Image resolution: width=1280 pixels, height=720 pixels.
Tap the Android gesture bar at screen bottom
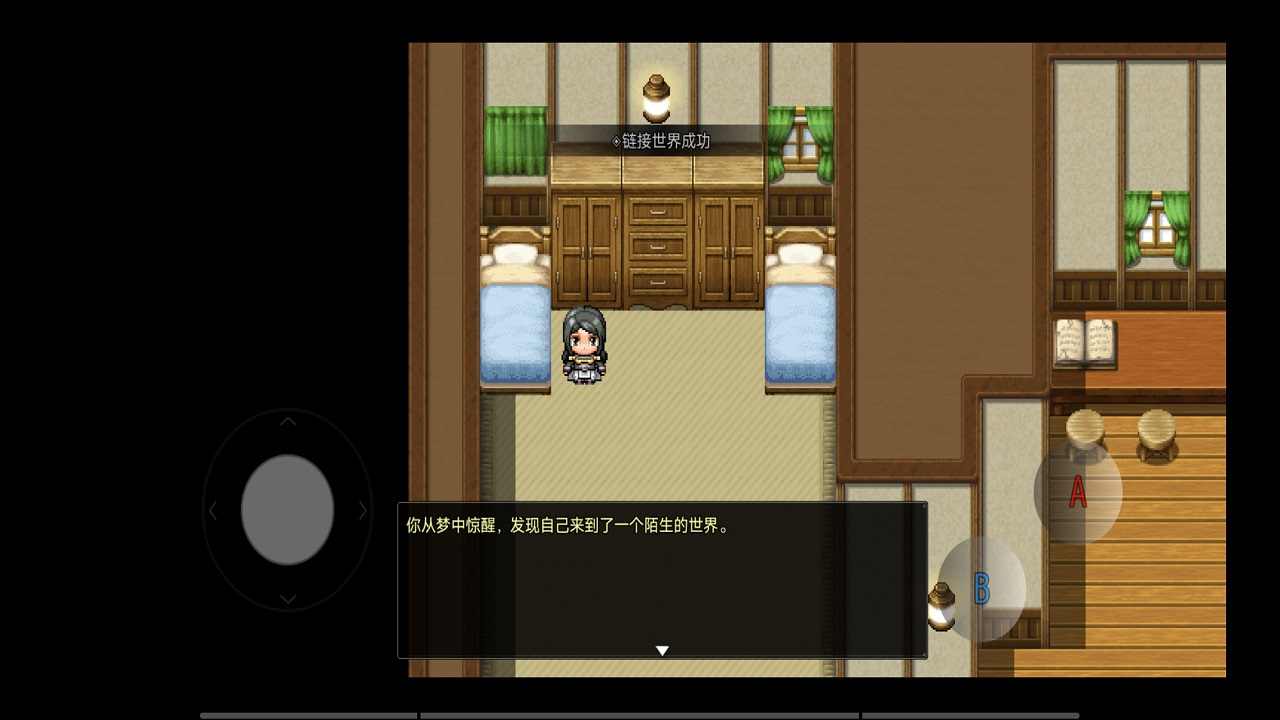point(640,715)
